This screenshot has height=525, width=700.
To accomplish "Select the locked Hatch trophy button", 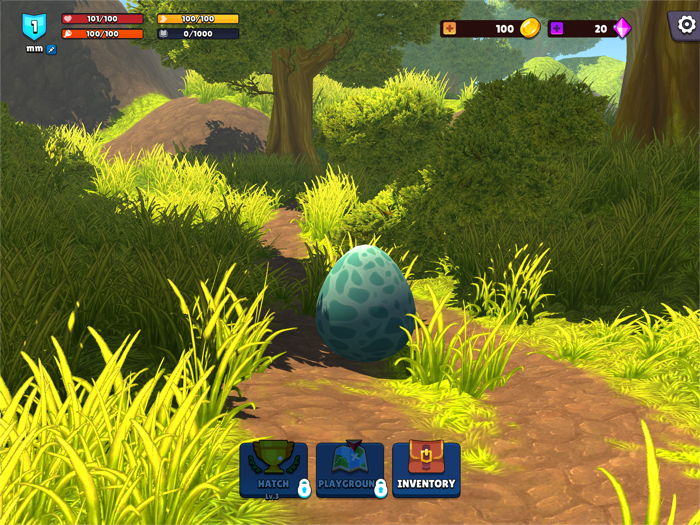I will pos(273,469).
